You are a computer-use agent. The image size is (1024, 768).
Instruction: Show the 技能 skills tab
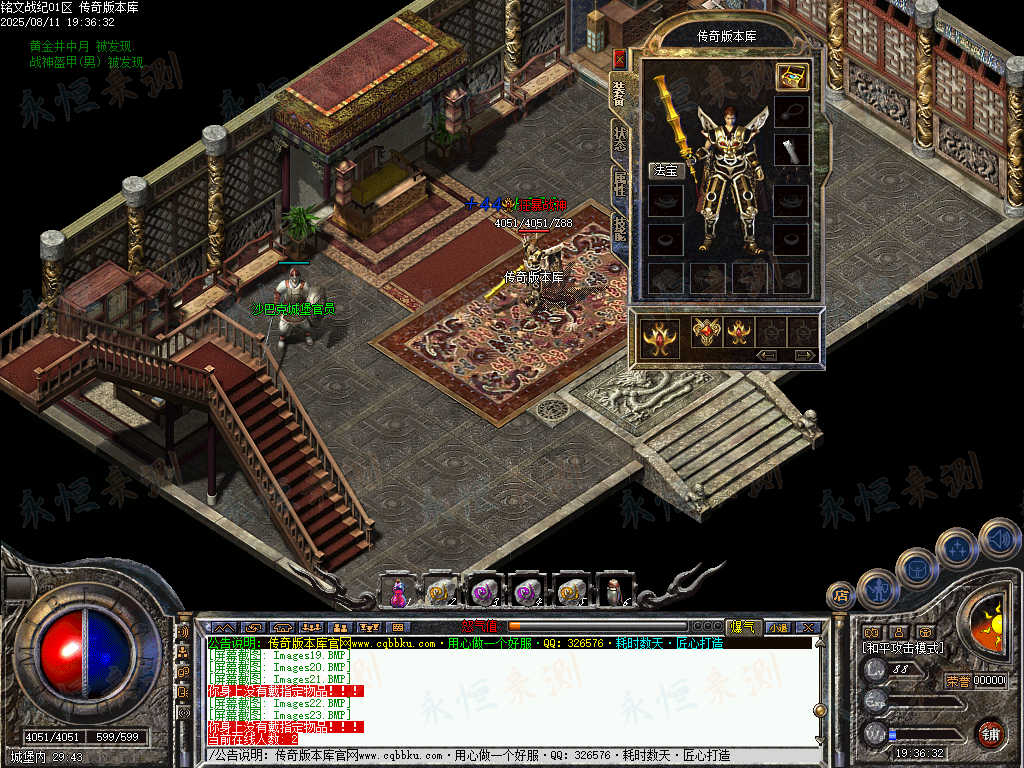pyautogui.click(x=620, y=229)
